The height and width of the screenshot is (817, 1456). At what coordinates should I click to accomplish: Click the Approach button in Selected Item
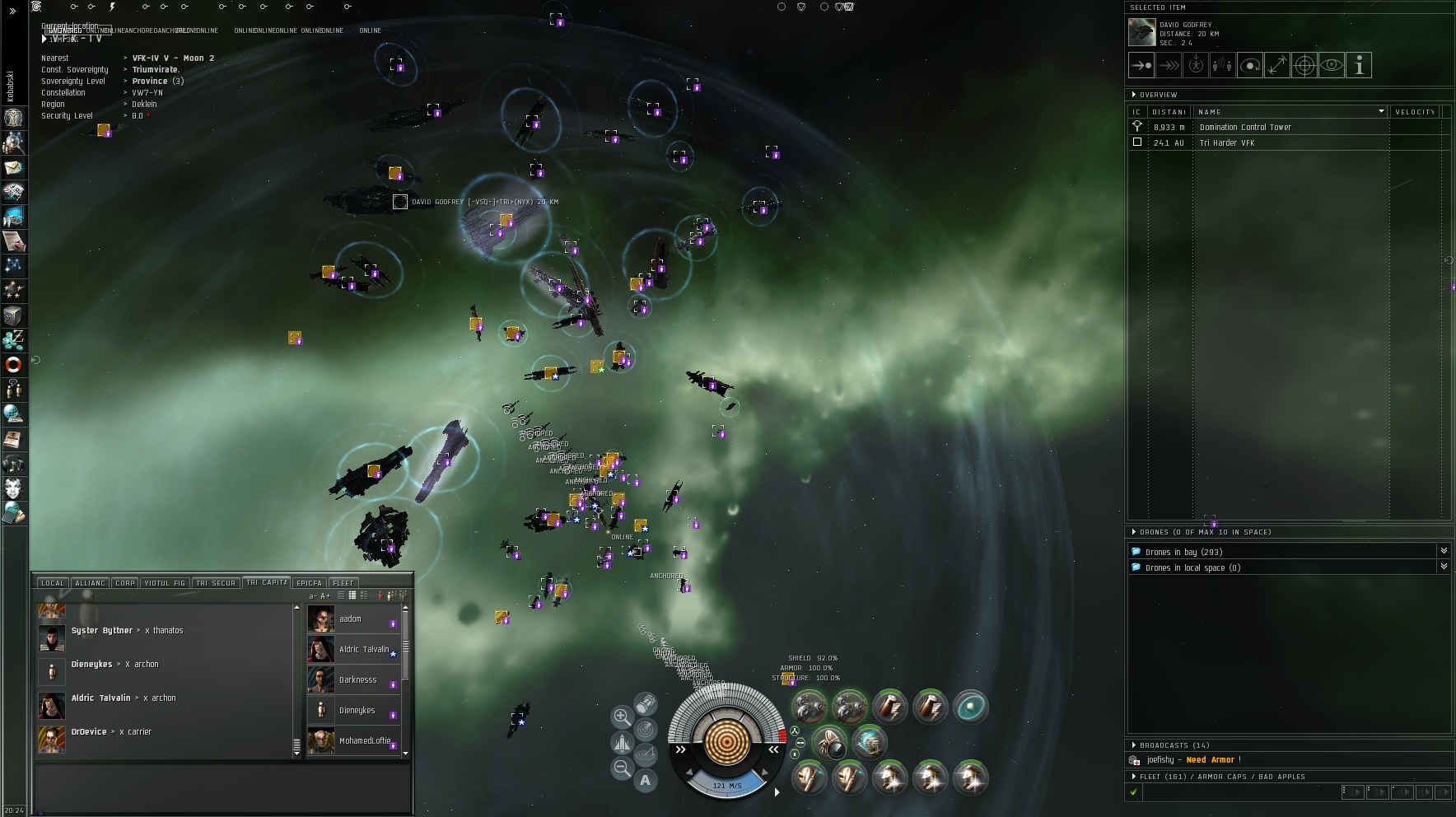pos(1141,65)
